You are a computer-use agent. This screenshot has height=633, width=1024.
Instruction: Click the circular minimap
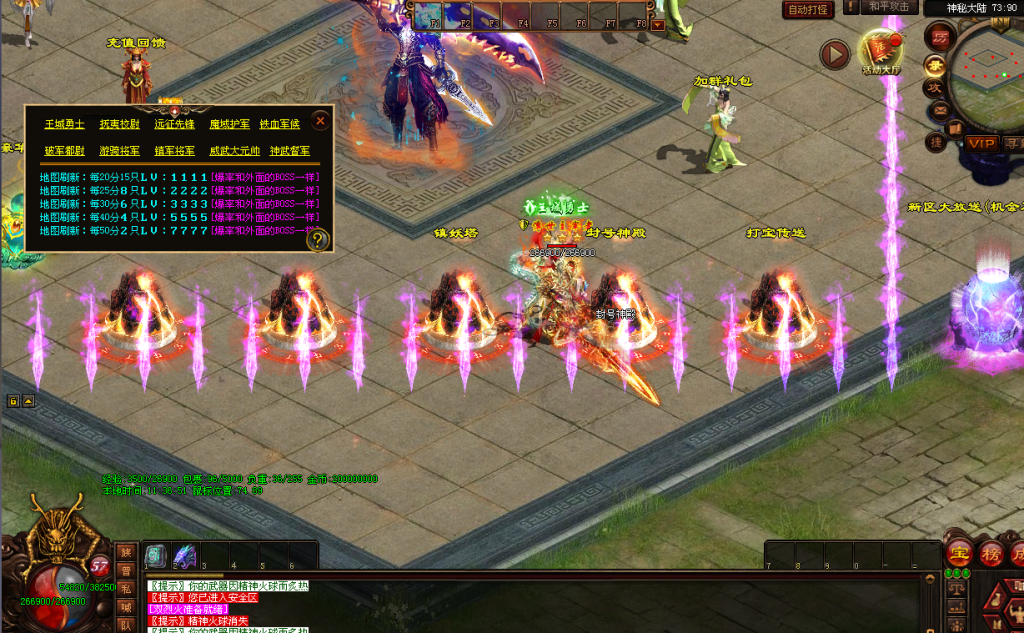990,75
